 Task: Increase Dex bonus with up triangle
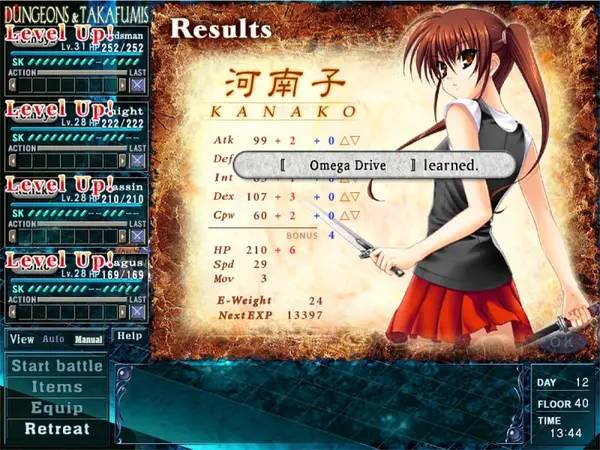point(346,197)
